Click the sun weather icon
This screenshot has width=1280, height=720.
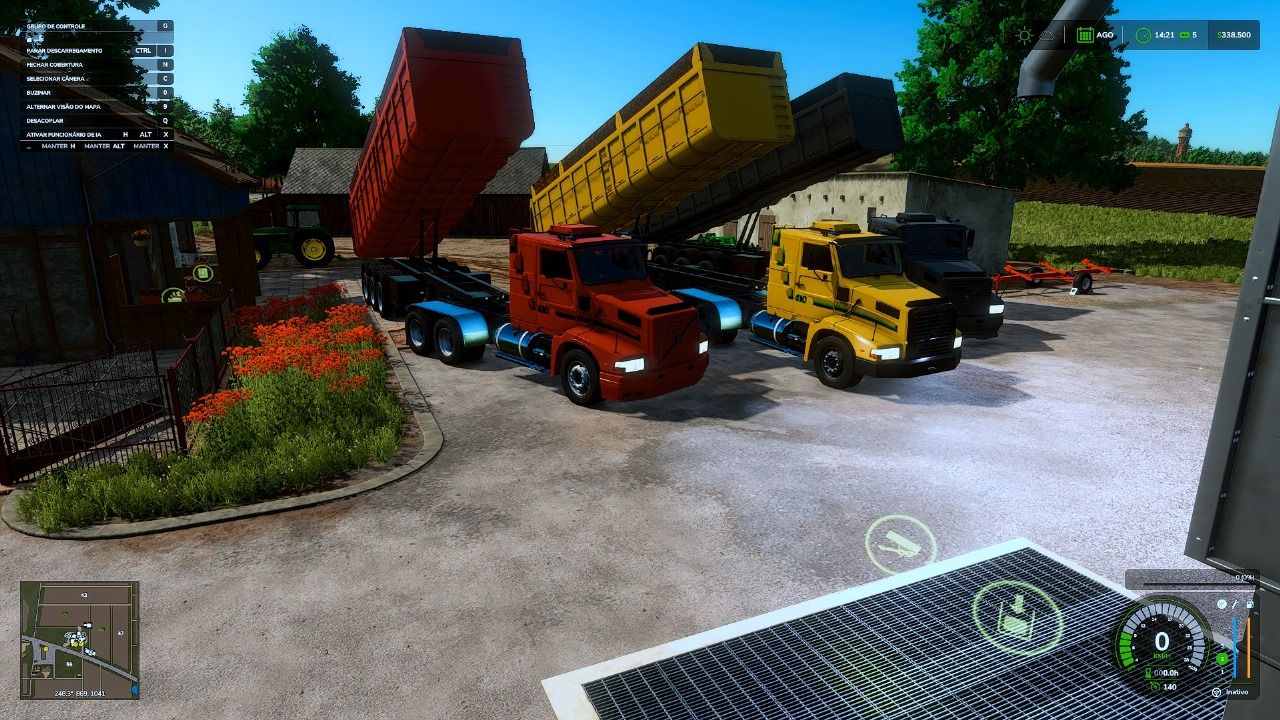coord(1025,35)
